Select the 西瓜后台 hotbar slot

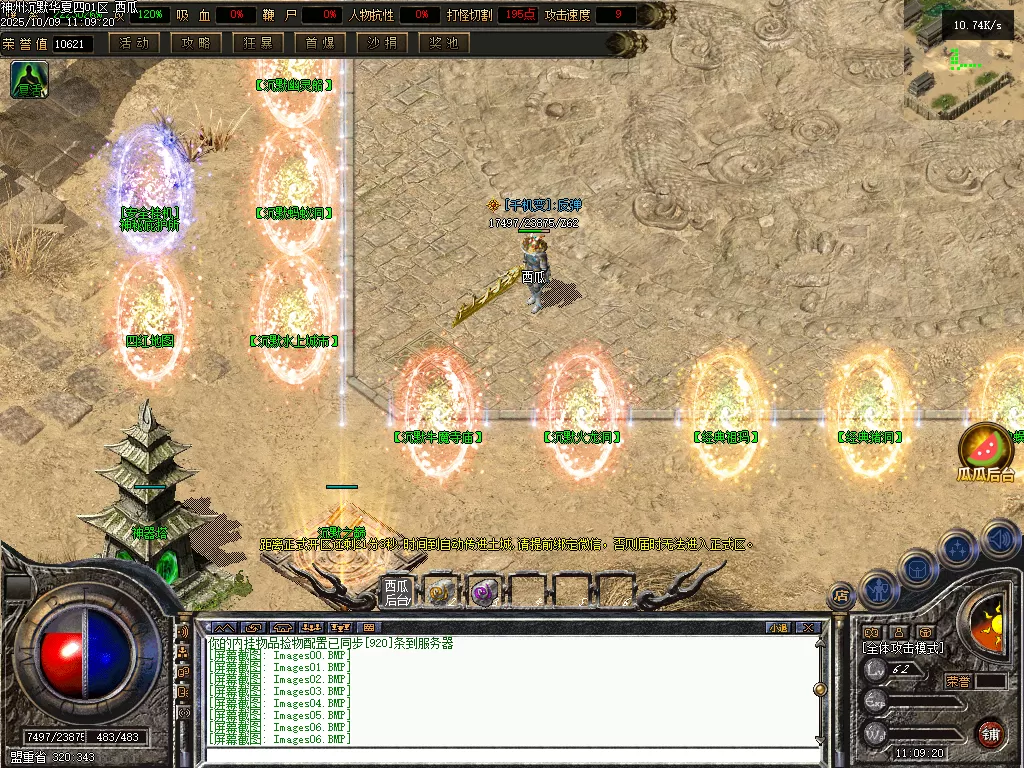[397, 592]
